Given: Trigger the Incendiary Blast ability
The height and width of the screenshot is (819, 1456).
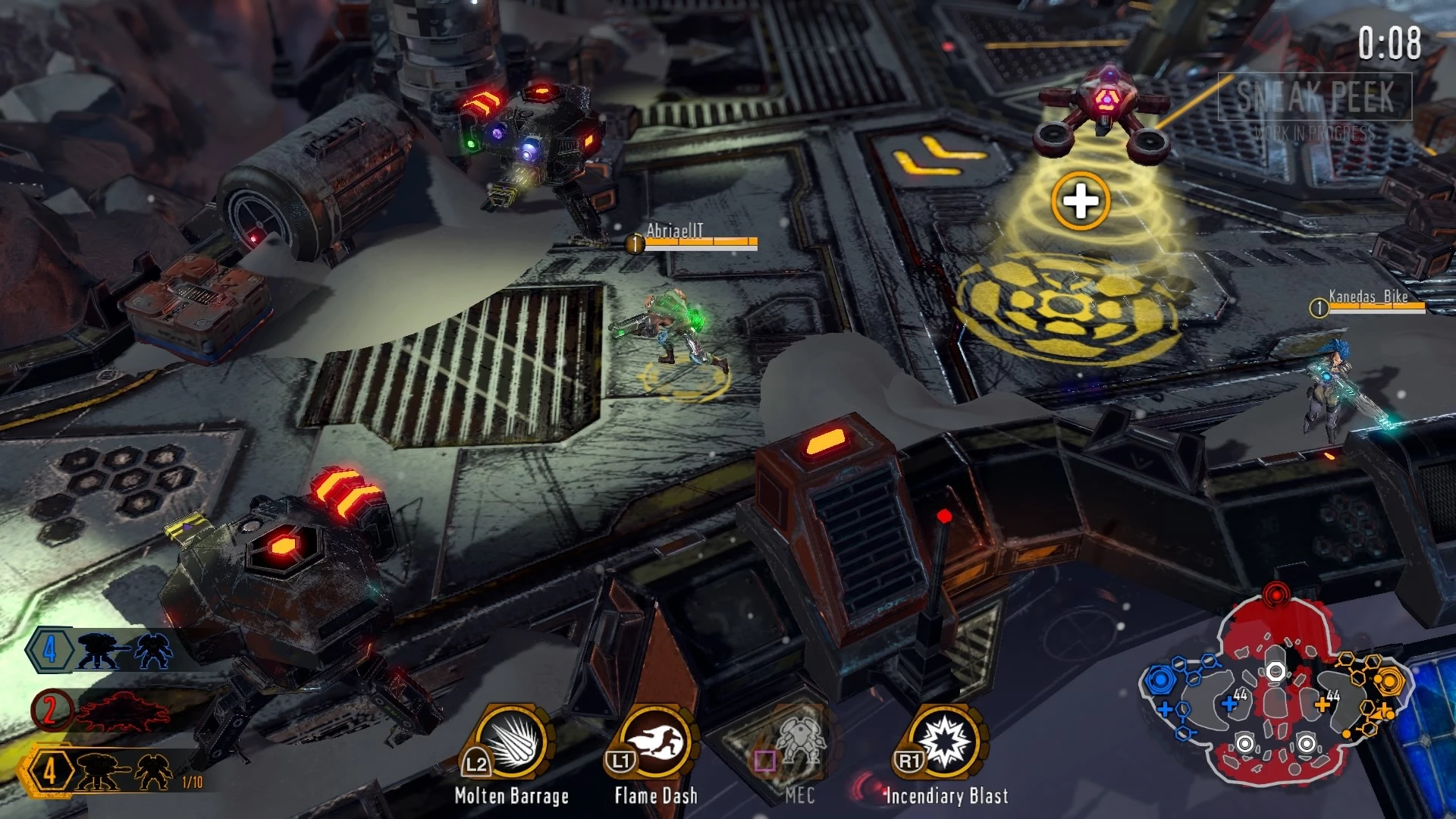Looking at the screenshot, I should pos(945,742).
